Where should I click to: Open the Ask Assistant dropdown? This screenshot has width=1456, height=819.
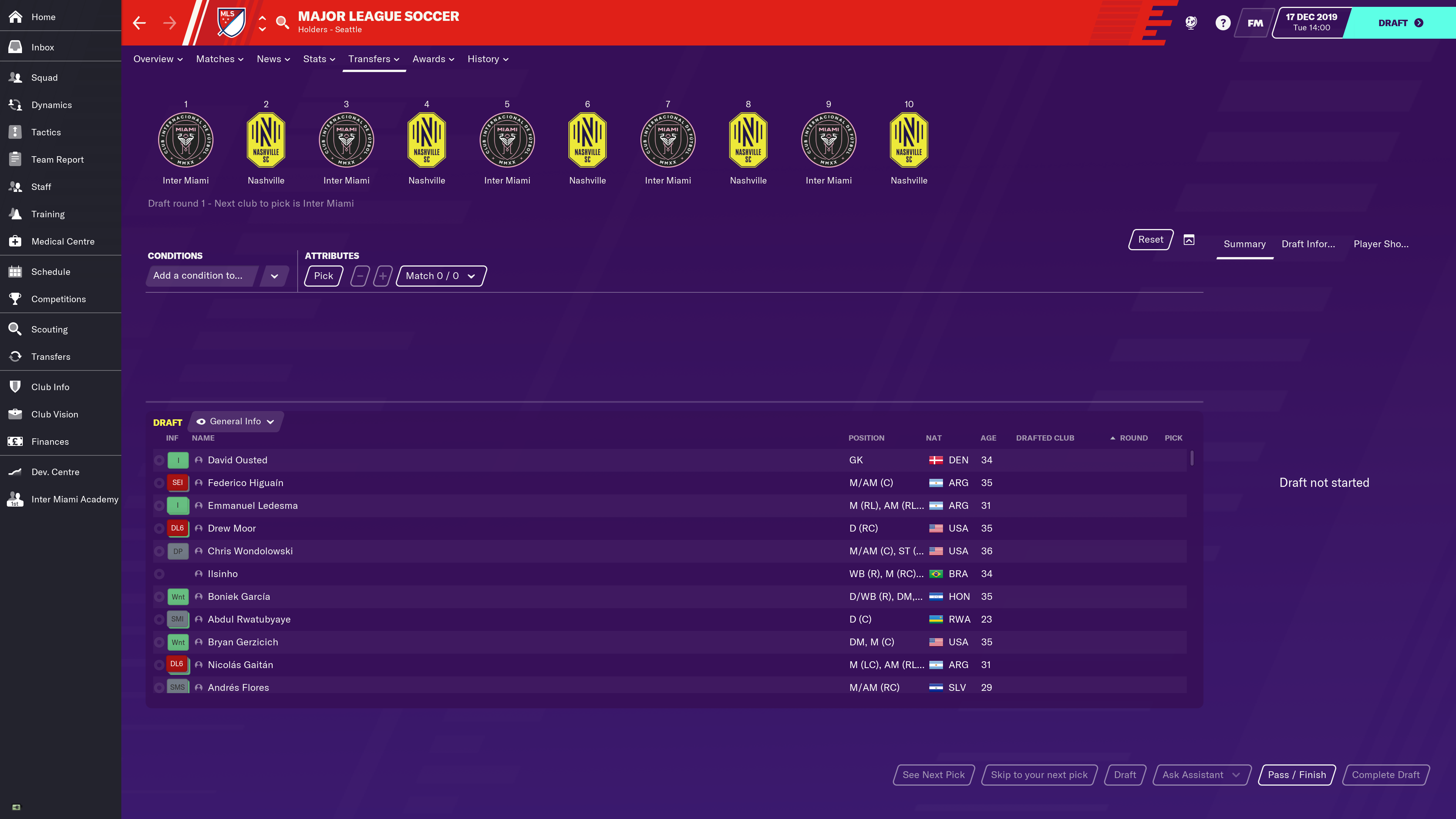coord(1200,775)
